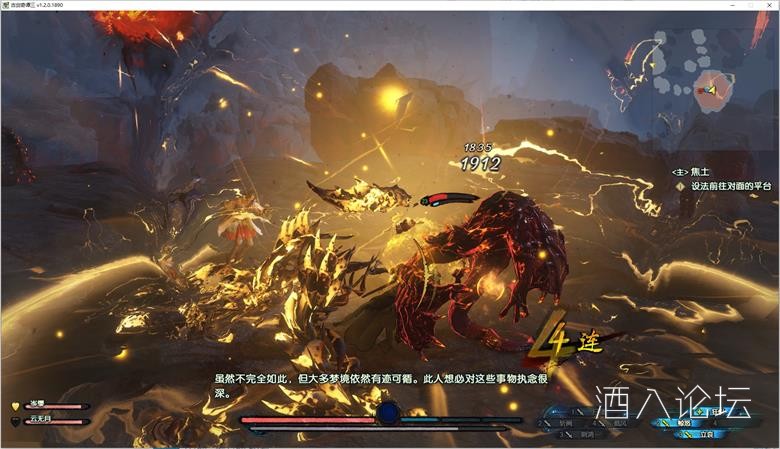Select party member 云无月's portrait
The height and width of the screenshot is (449, 780).
point(16,422)
